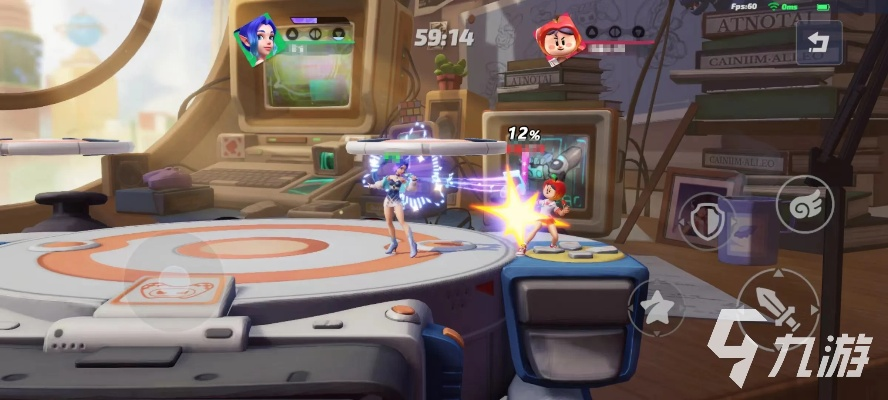Tap the back arrow exit button
This screenshot has height=400, width=888.
point(819,43)
